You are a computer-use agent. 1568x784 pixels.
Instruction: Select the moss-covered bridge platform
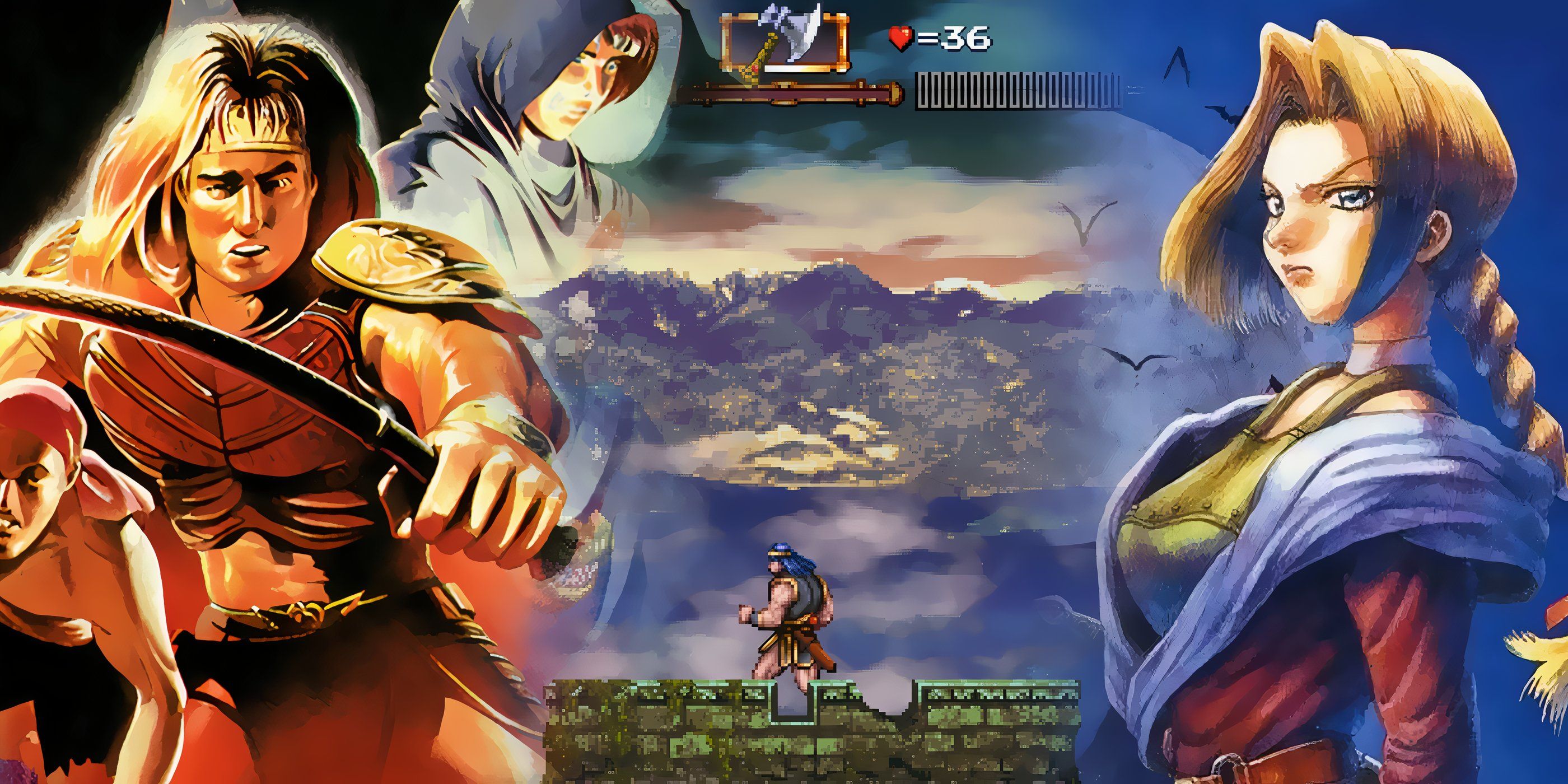670,743
